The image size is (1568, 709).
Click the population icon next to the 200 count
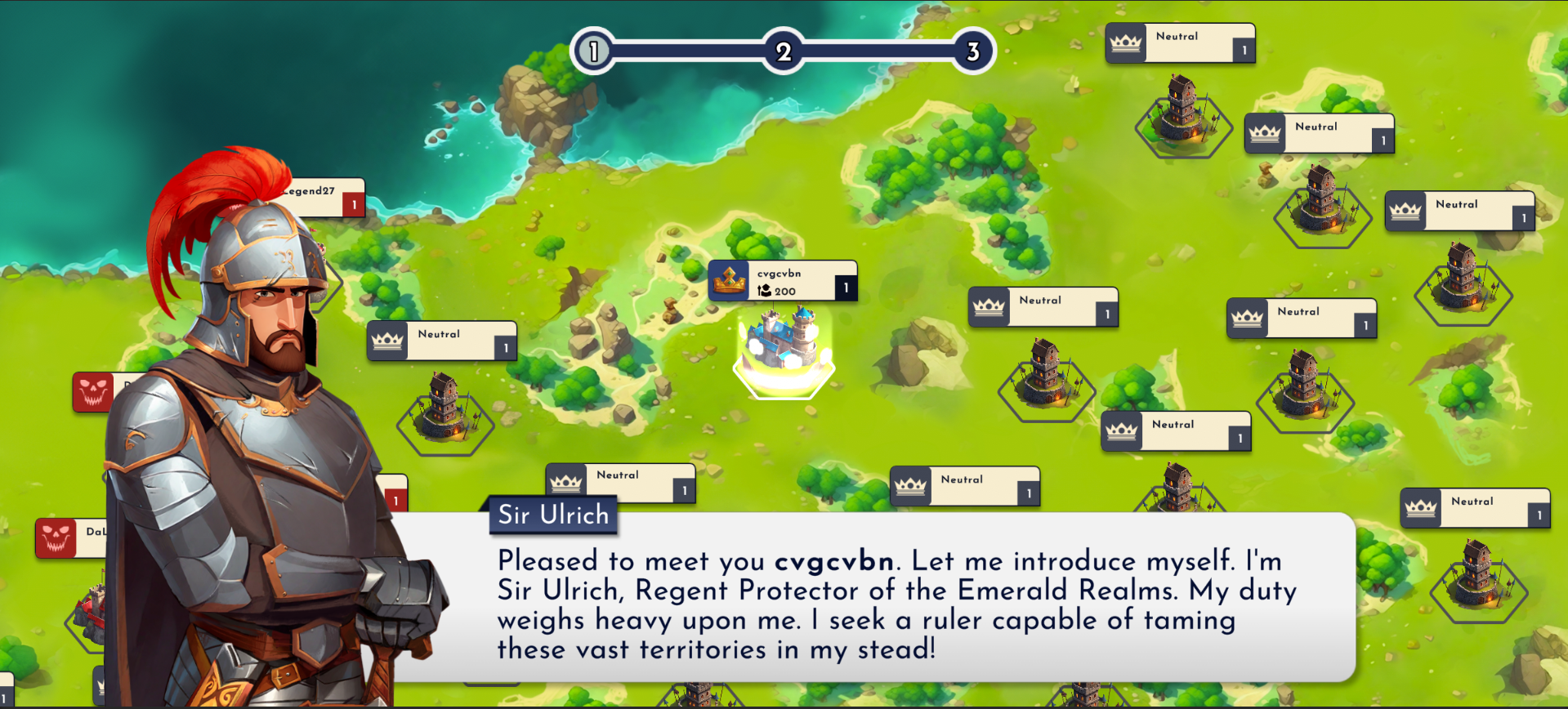pos(763,291)
